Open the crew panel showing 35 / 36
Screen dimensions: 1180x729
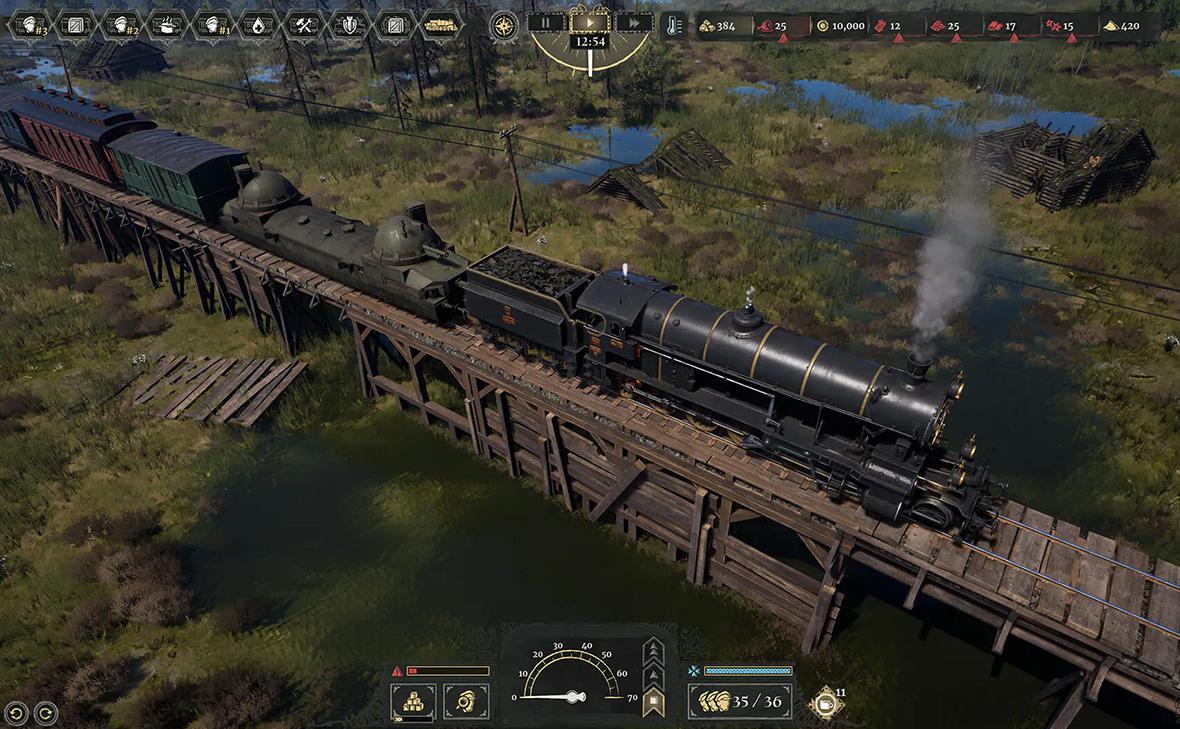click(x=740, y=701)
